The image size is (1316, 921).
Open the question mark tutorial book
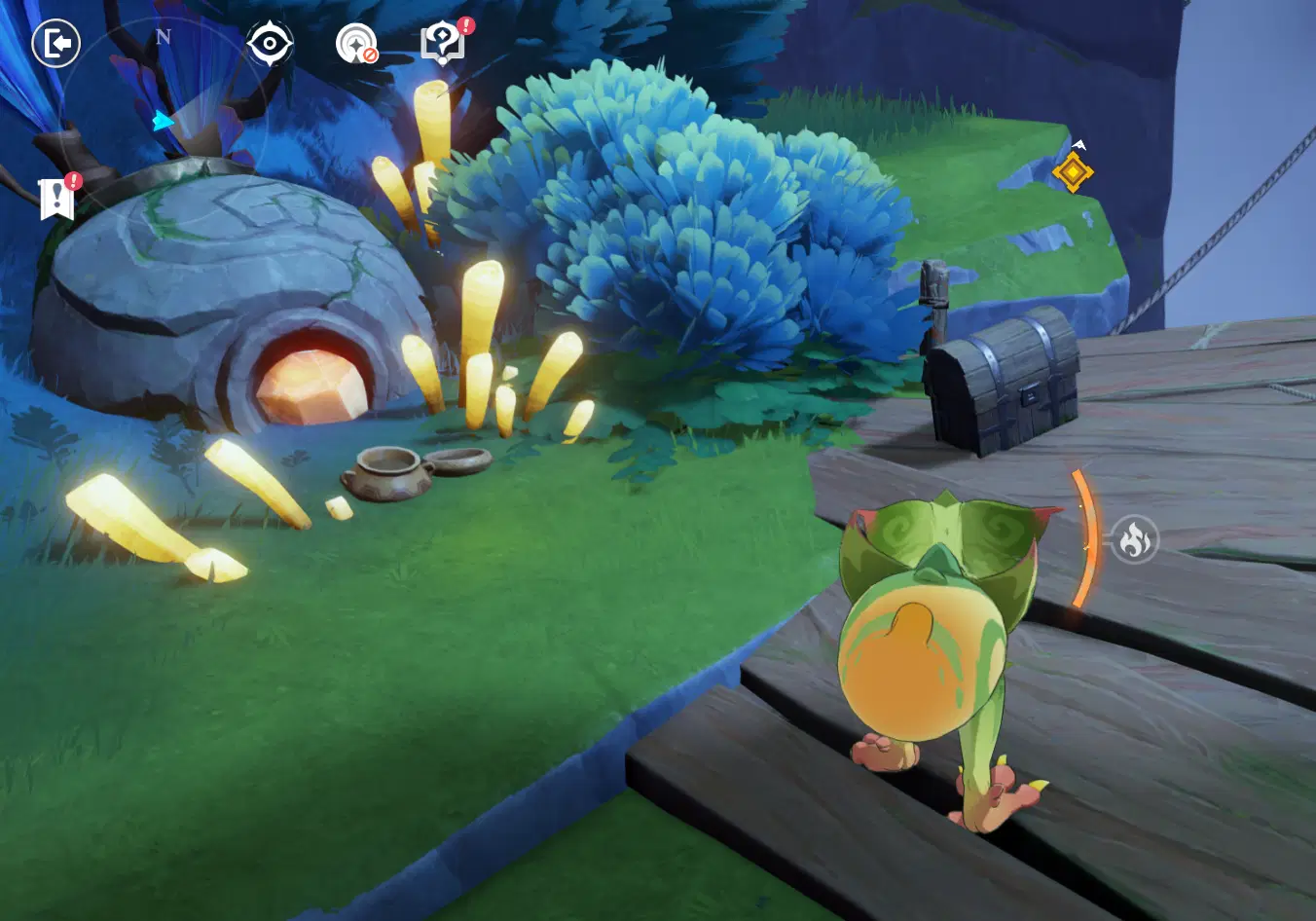point(444,43)
